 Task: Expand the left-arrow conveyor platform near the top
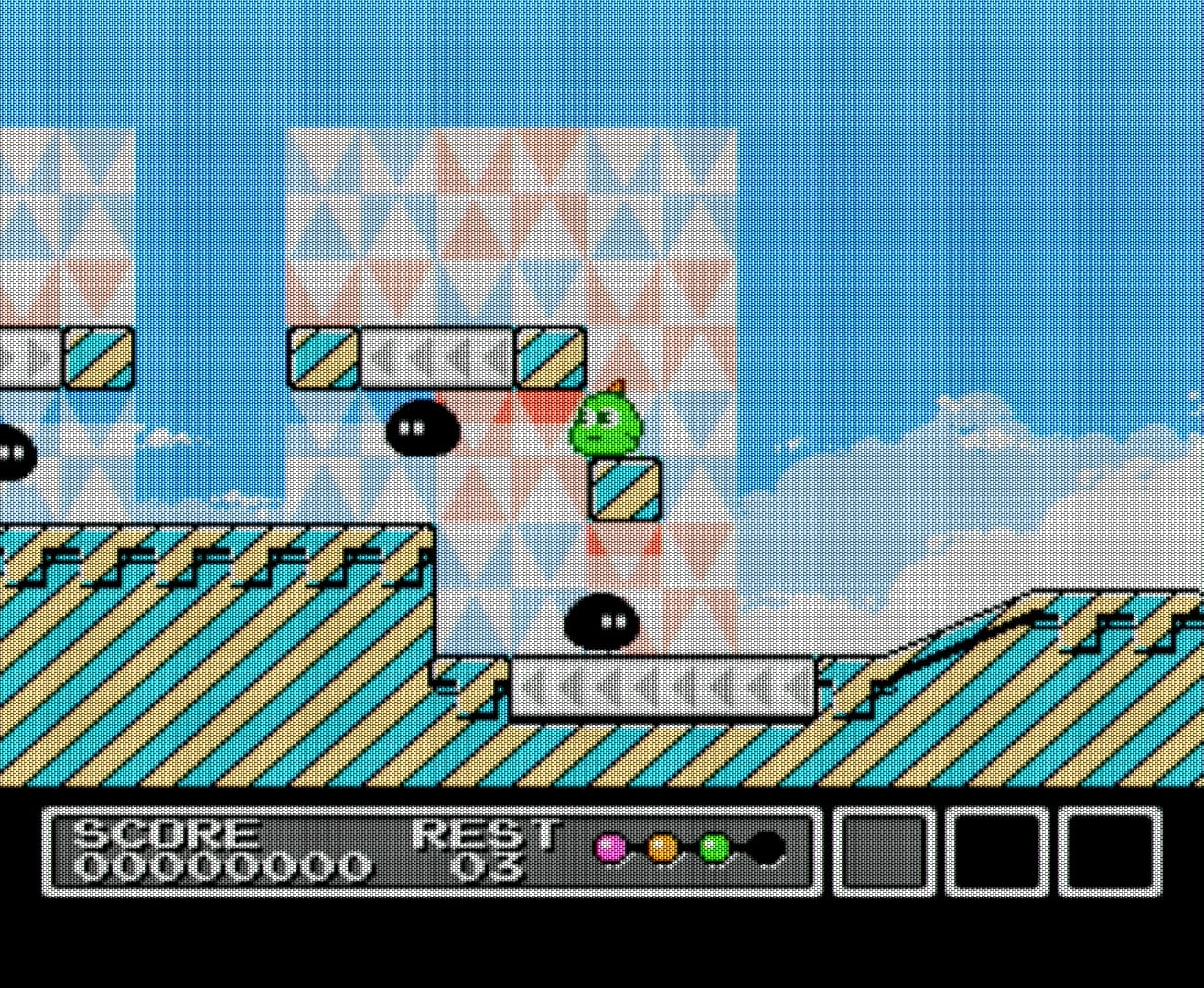(x=436, y=359)
